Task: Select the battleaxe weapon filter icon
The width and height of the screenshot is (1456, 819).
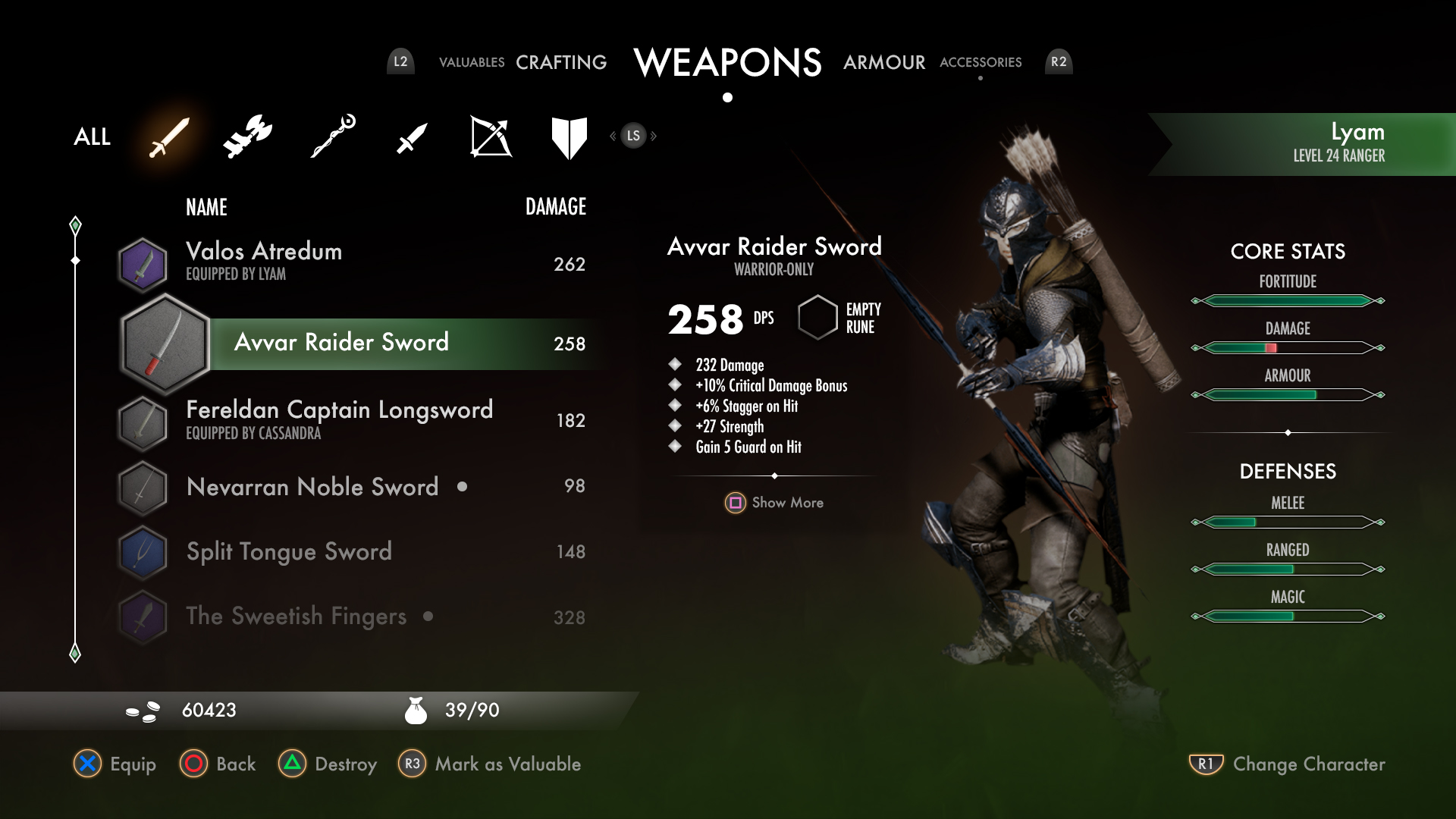Action: [248, 136]
